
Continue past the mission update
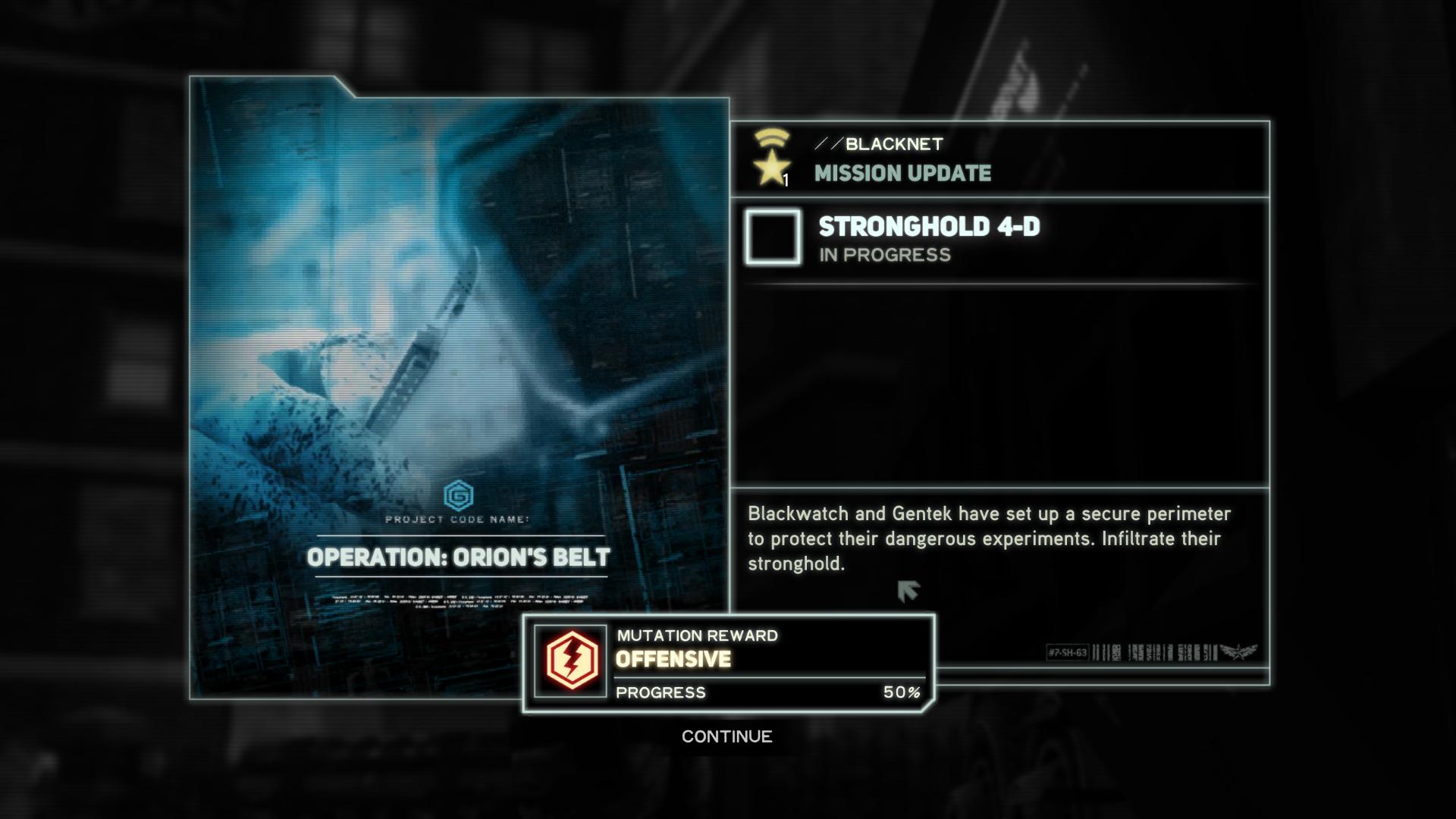(x=726, y=736)
